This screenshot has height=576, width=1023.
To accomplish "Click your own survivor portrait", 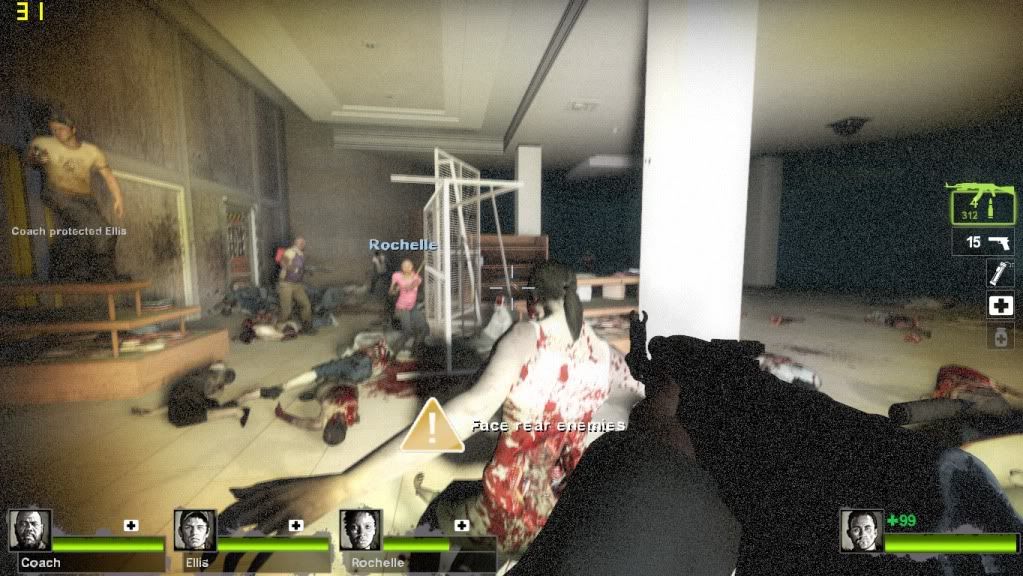I will click(861, 531).
